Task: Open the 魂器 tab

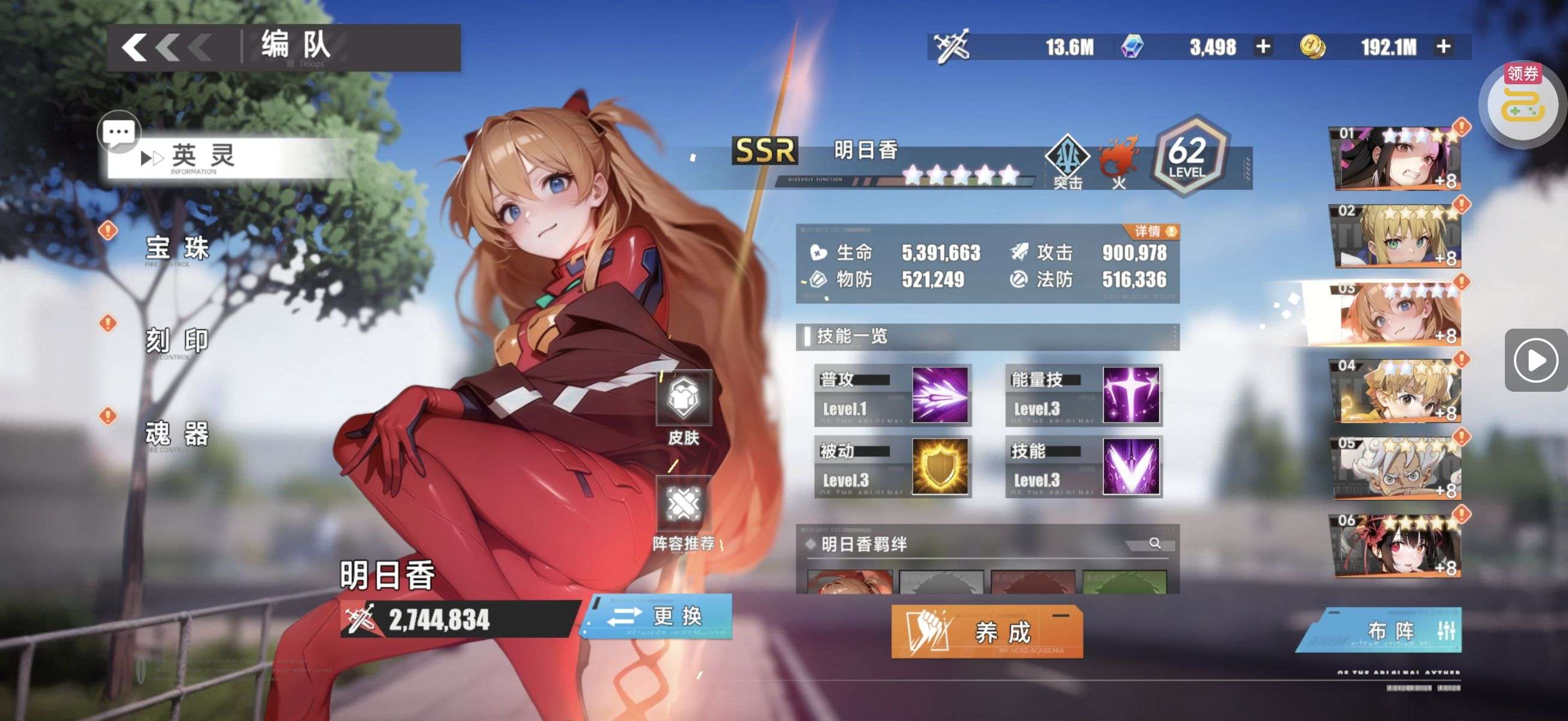Action: 177,433
